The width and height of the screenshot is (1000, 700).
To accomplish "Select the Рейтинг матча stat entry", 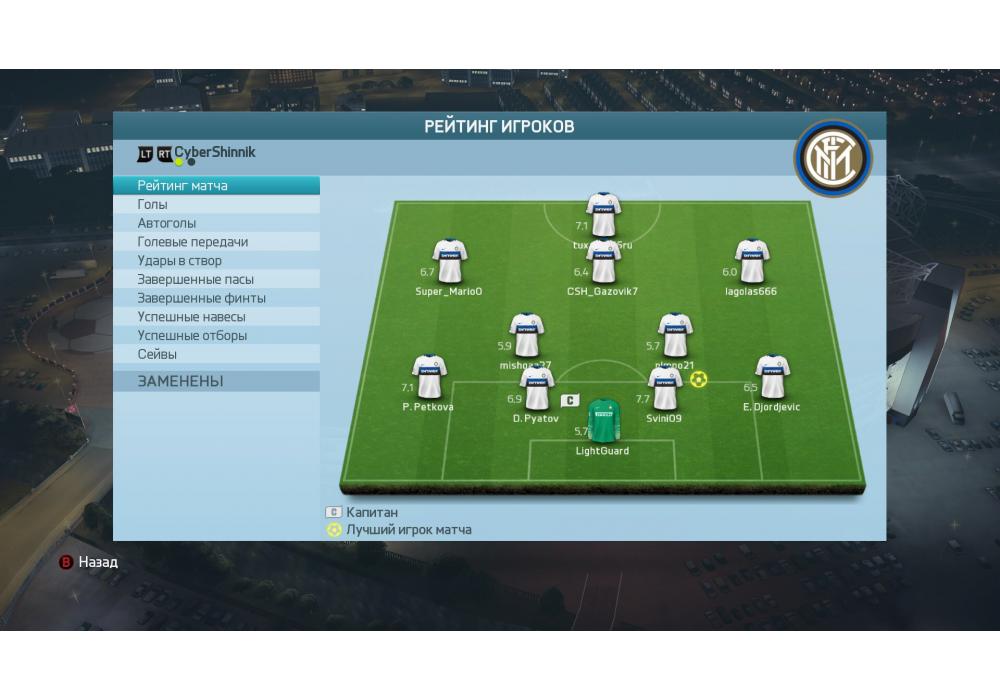I will tap(216, 186).
